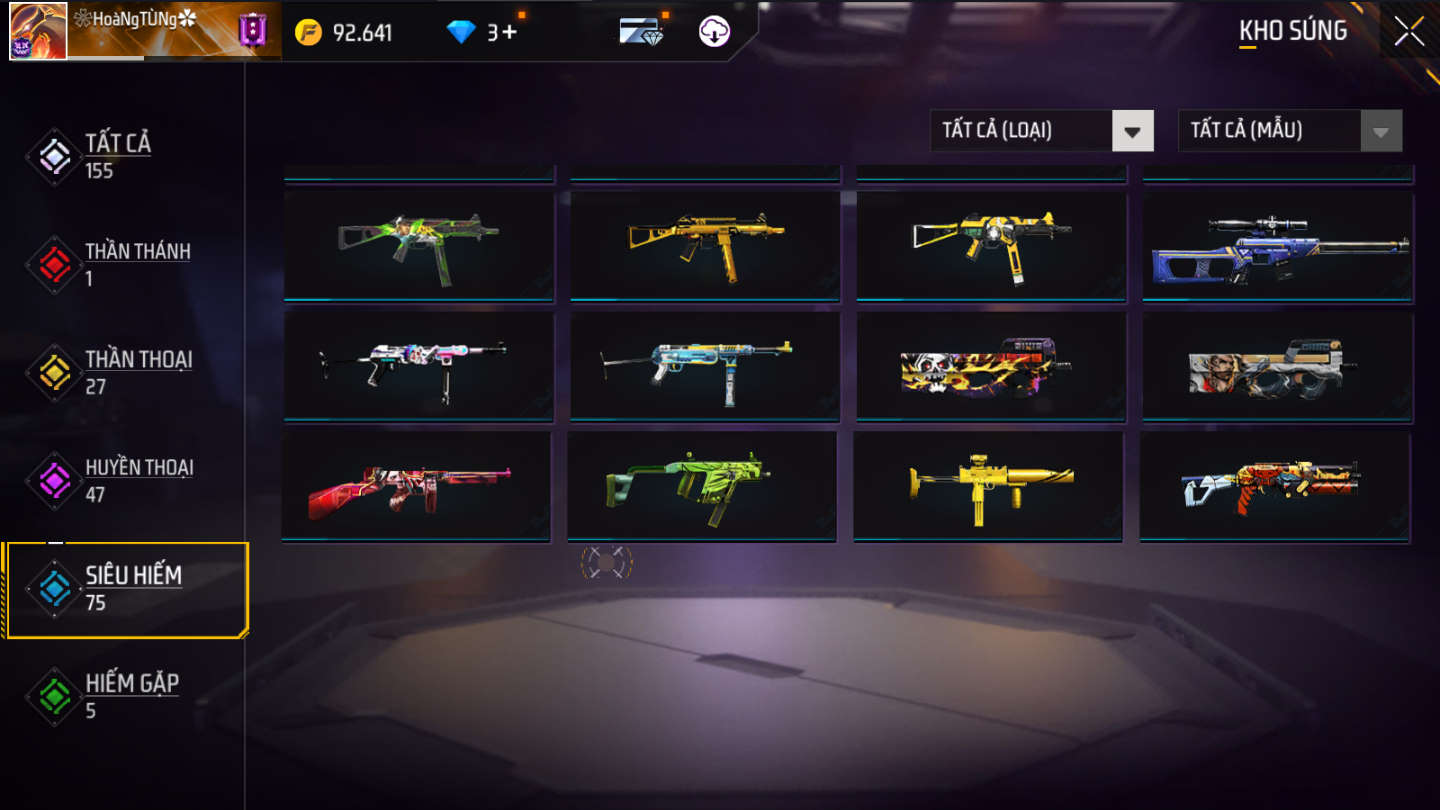Open the player profile avatar
This screenshot has width=1440, height=810.
[x=38, y=31]
